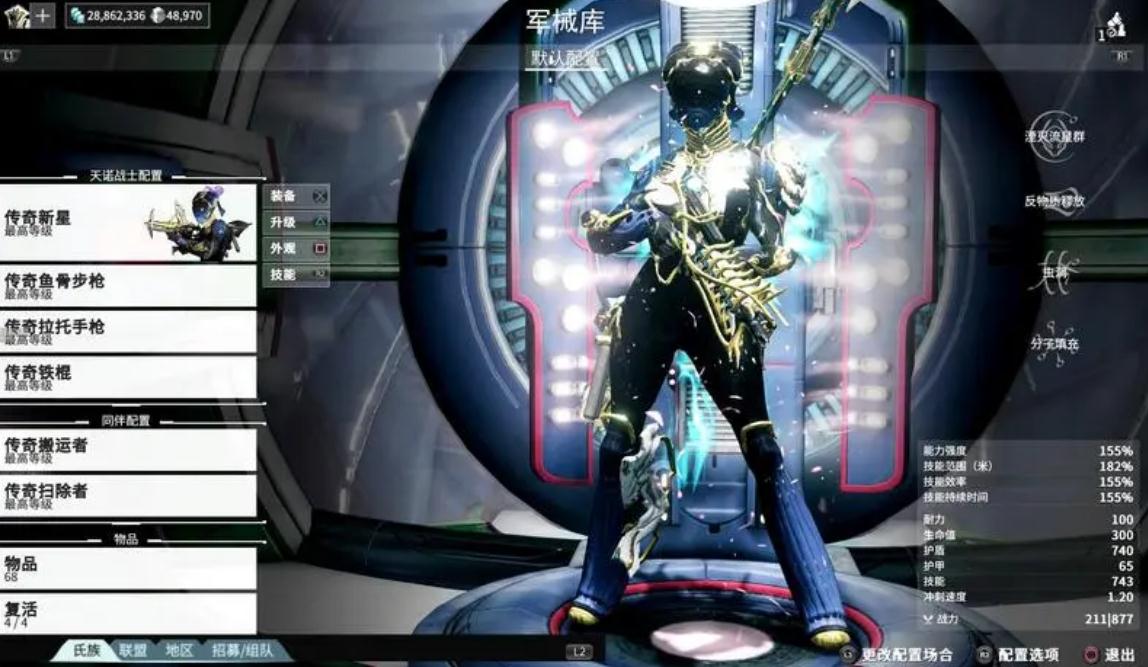Open the 物品 gear items row
Screen dimensions: 1148x667
click(128, 568)
